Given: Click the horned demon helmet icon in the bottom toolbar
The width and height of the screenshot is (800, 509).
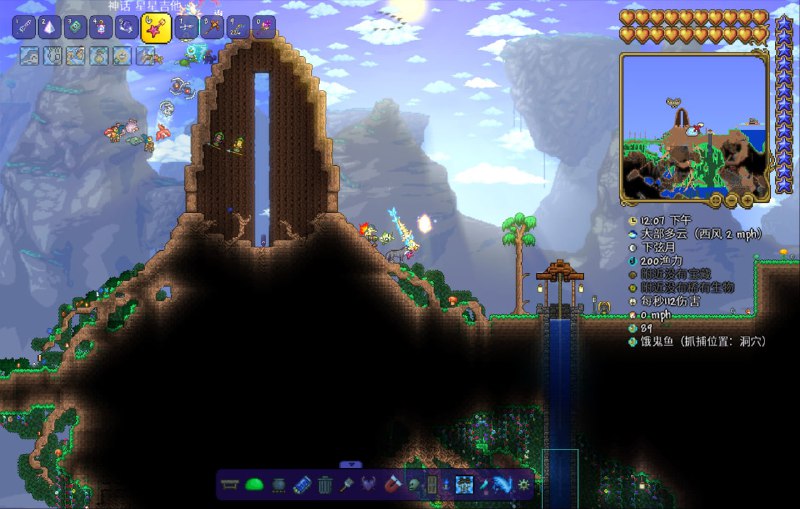Looking at the screenshot, I should tap(368, 485).
